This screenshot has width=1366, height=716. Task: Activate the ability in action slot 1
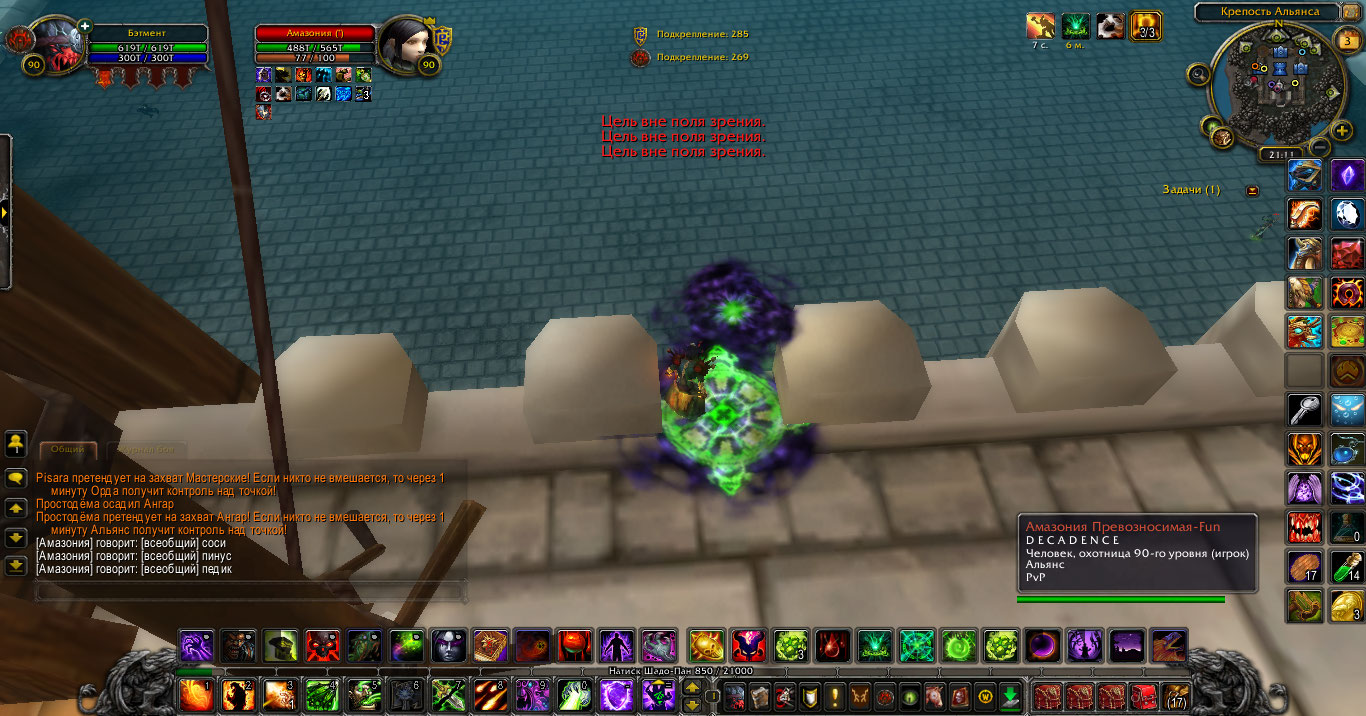(x=194, y=694)
